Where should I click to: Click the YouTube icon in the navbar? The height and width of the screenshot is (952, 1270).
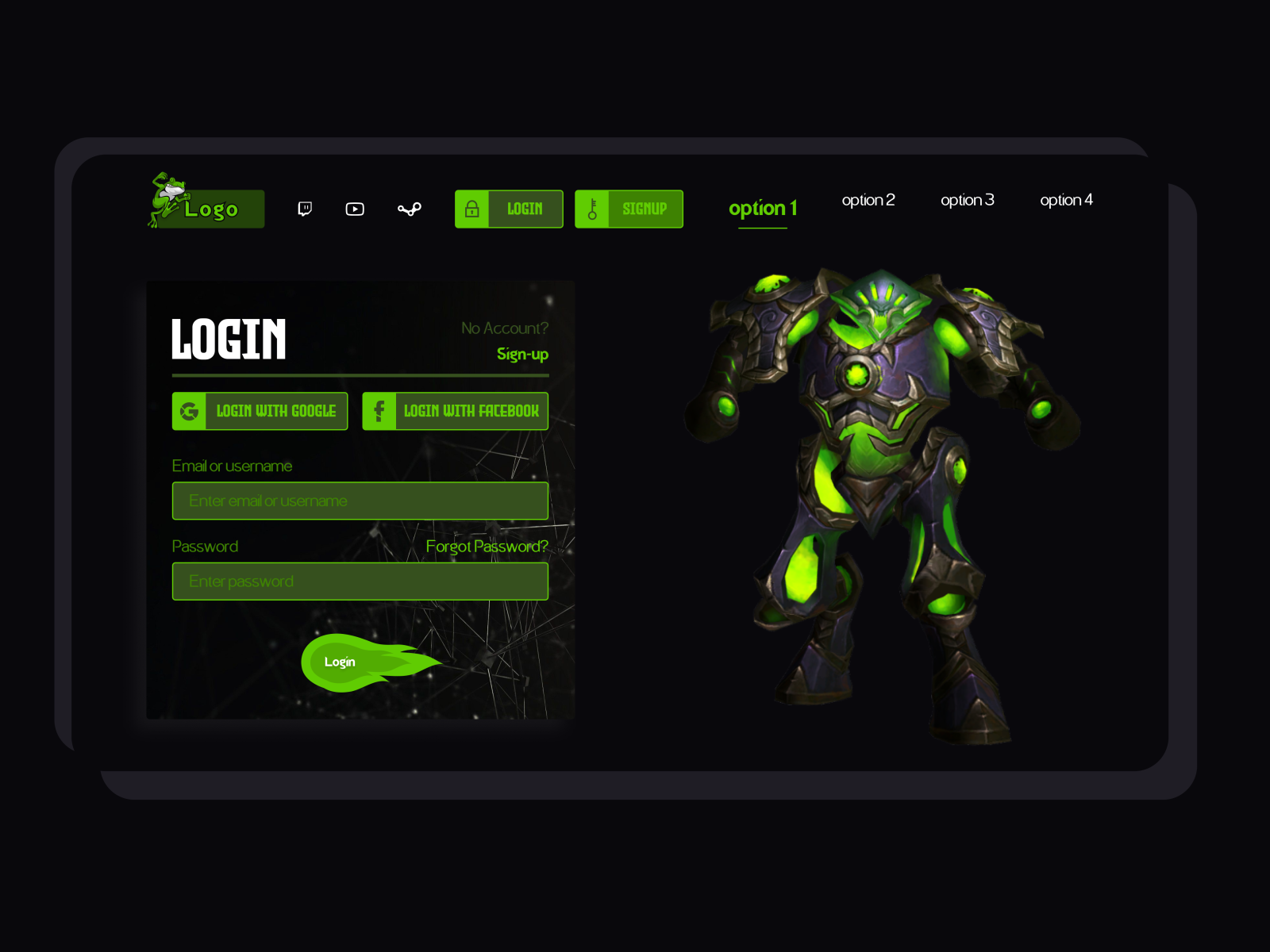click(x=355, y=209)
